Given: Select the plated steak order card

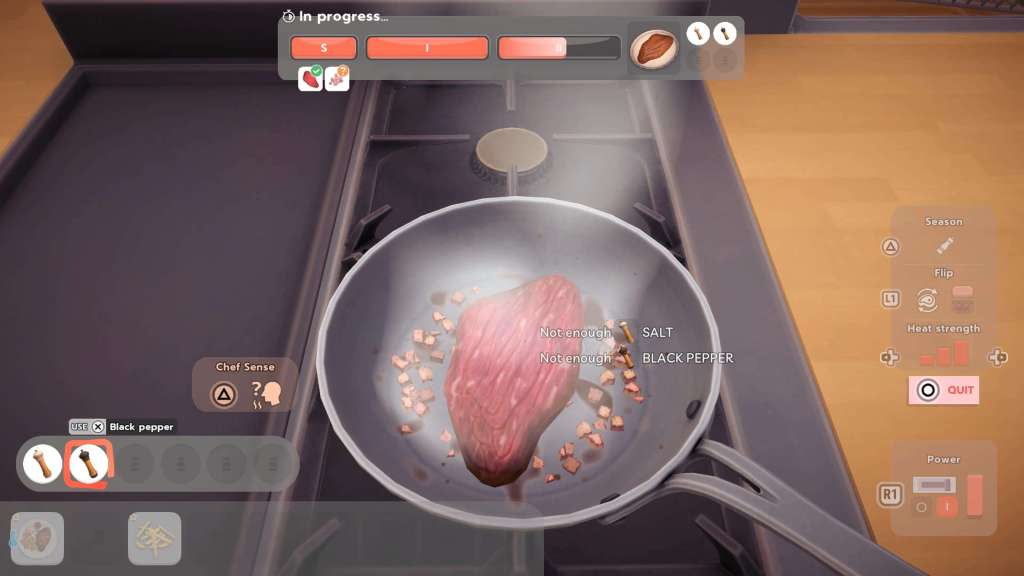Looking at the screenshot, I should (38, 538).
